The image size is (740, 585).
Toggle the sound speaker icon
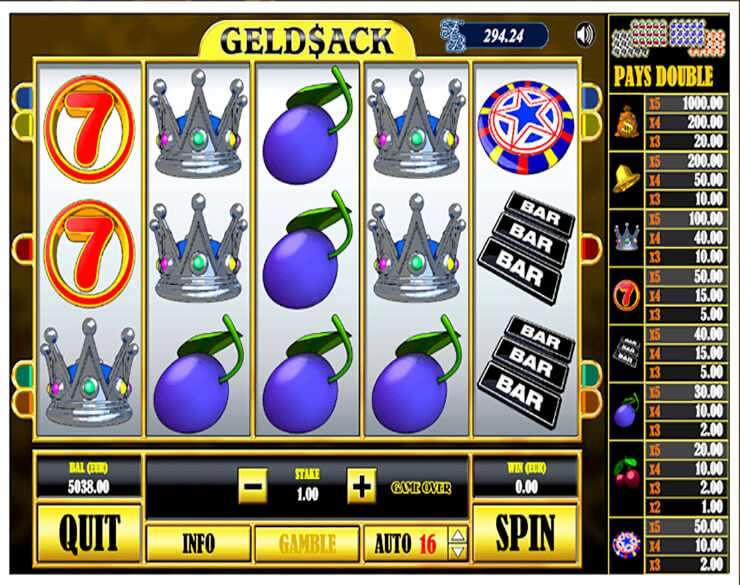[585, 36]
